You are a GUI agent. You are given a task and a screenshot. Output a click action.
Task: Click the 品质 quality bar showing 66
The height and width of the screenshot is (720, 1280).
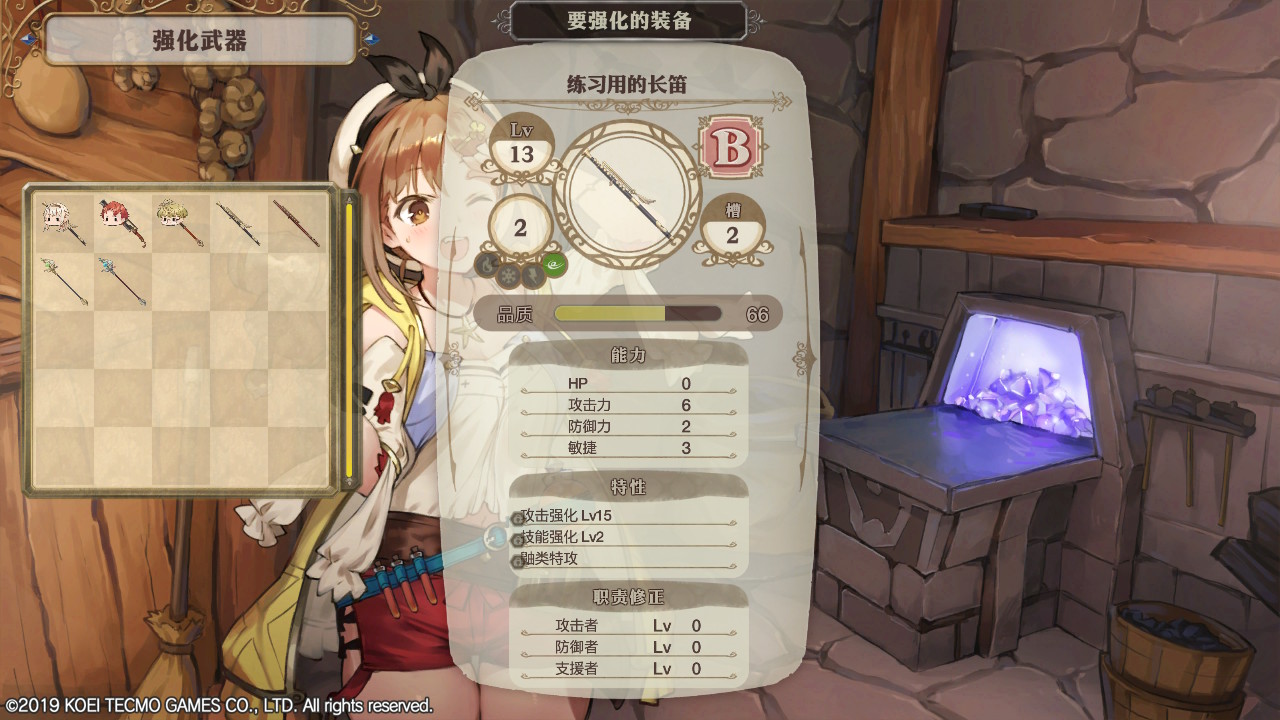[637, 313]
